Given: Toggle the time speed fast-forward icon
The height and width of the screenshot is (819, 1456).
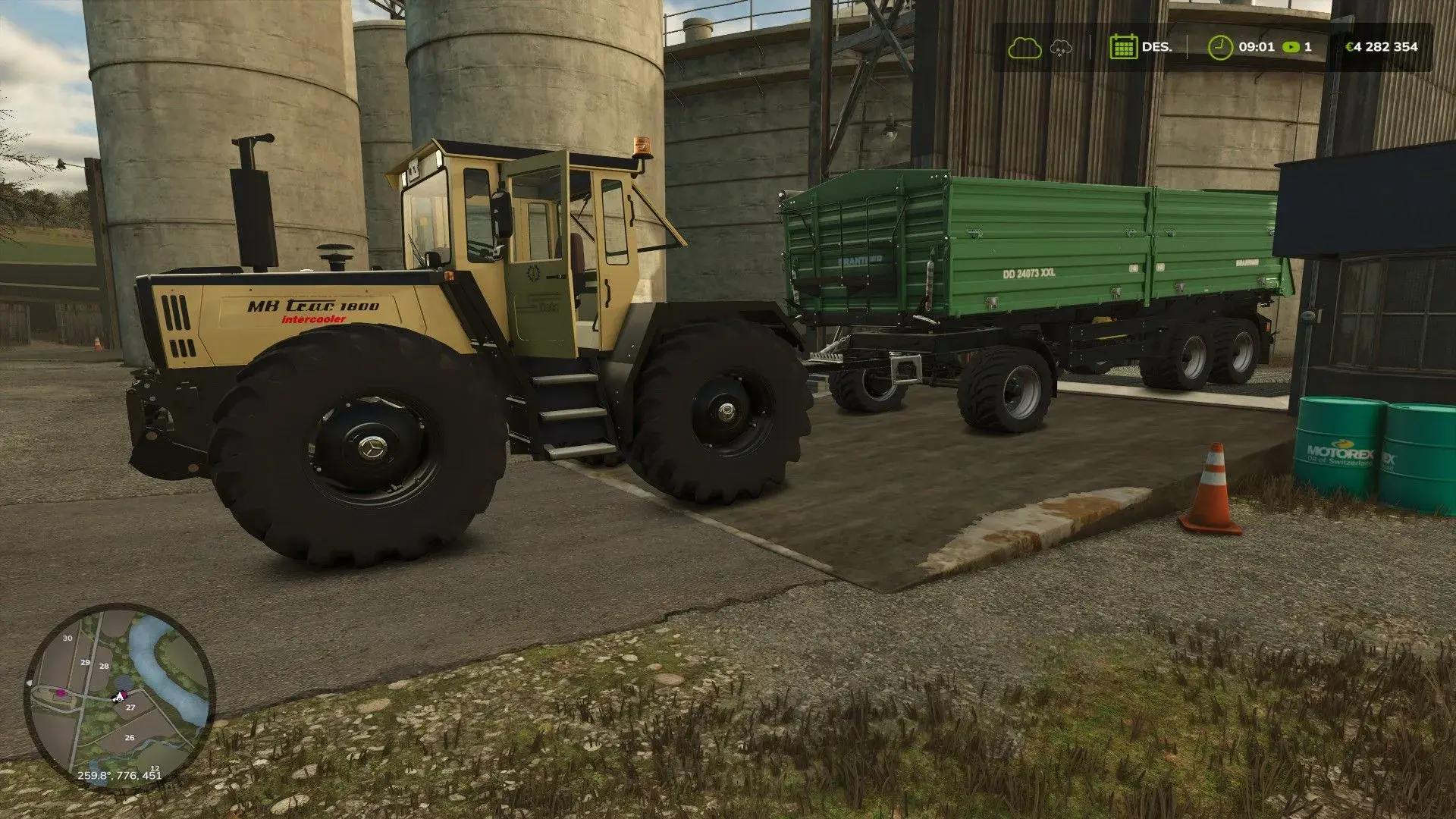Looking at the screenshot, I should pyautogui.click(x=1290, y=47).
